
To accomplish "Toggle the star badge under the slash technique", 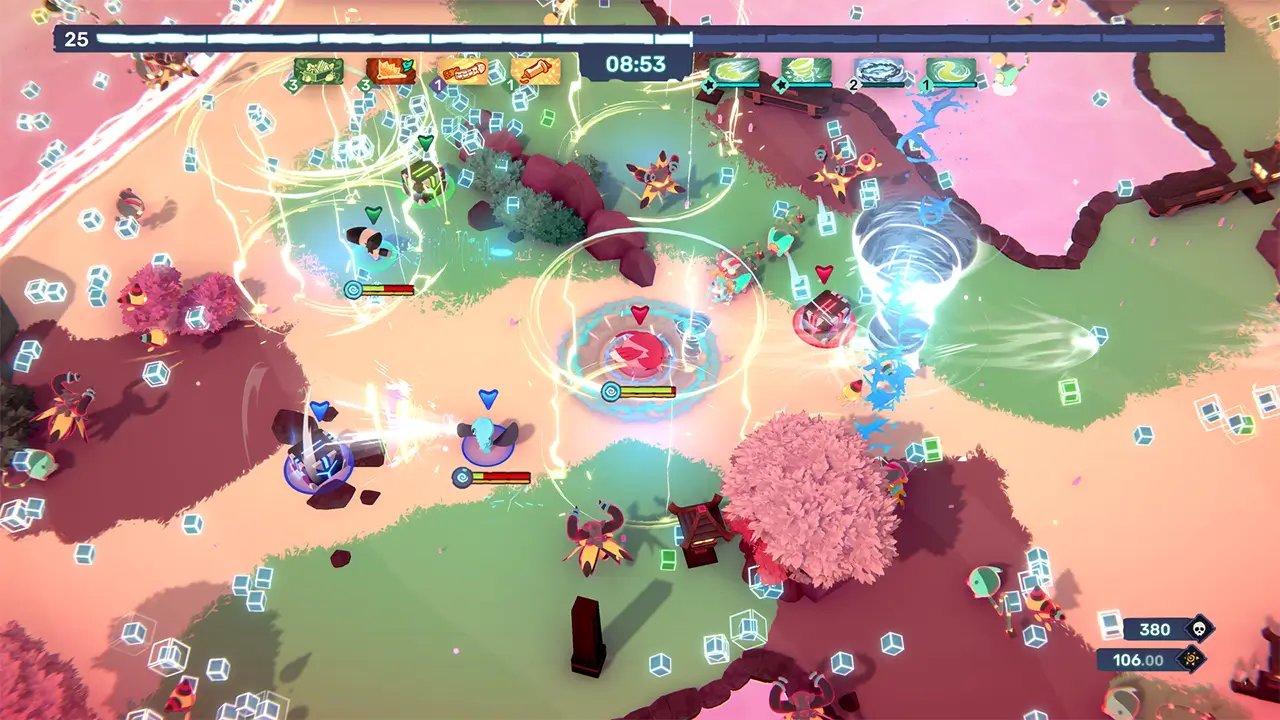I will point(708,85).
